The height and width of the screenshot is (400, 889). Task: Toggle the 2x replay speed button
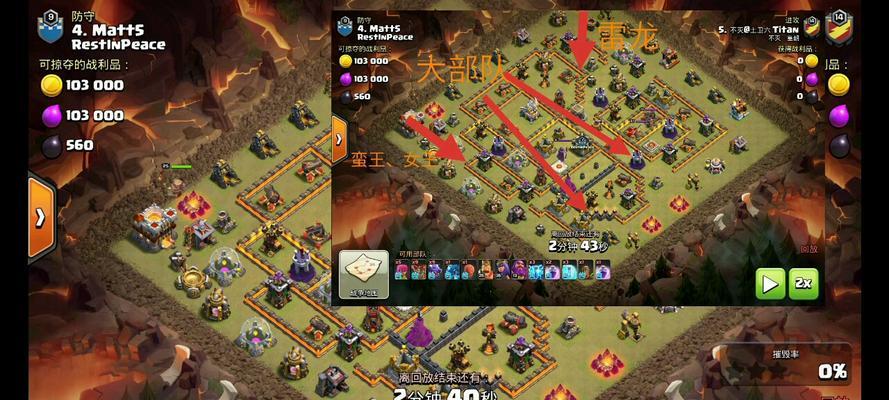[803, 284]
